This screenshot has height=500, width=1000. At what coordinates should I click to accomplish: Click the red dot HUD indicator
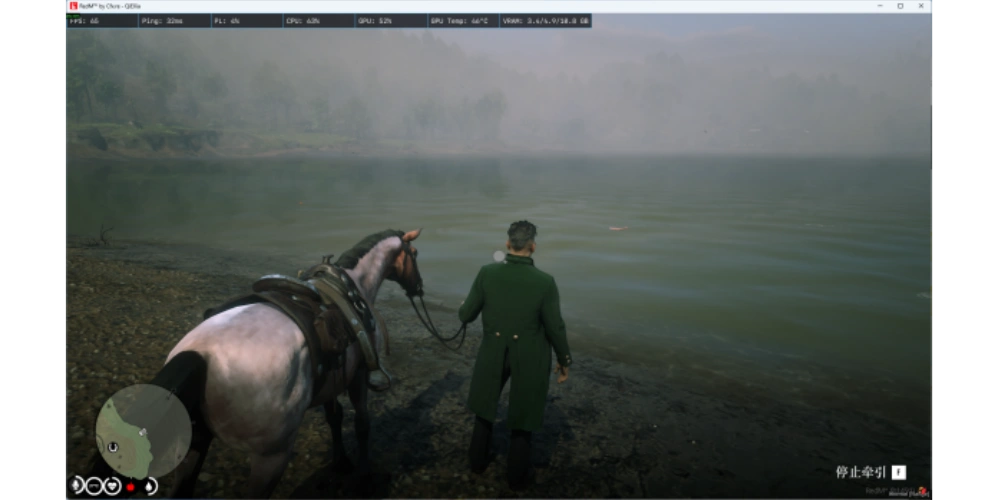pos(130,487)
